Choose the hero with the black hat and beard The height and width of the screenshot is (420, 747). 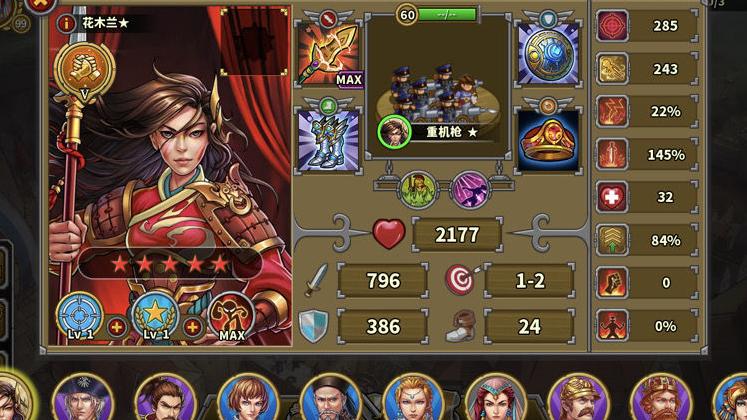pos(330,399)
